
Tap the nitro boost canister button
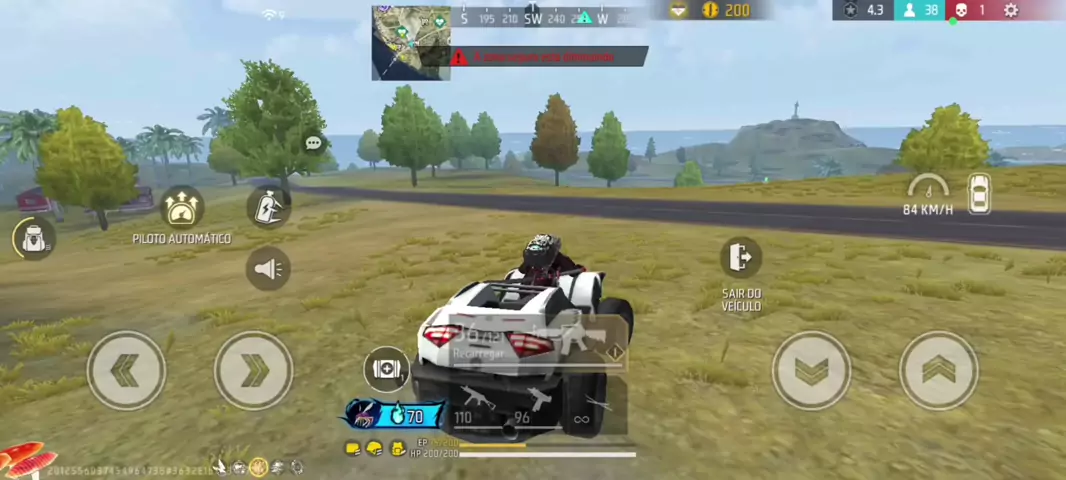[x=268, y=206]
